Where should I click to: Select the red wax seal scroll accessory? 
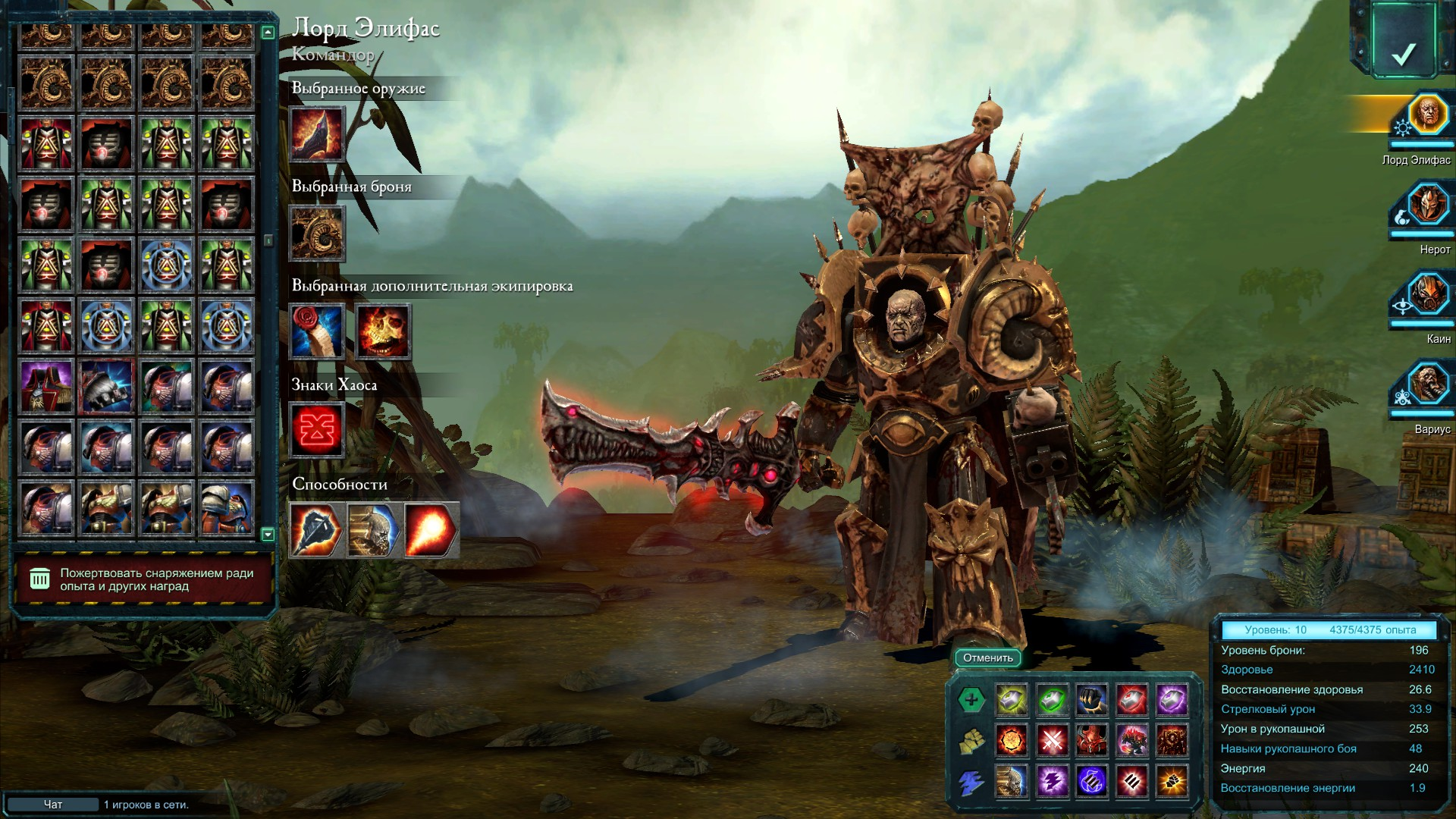317,332
